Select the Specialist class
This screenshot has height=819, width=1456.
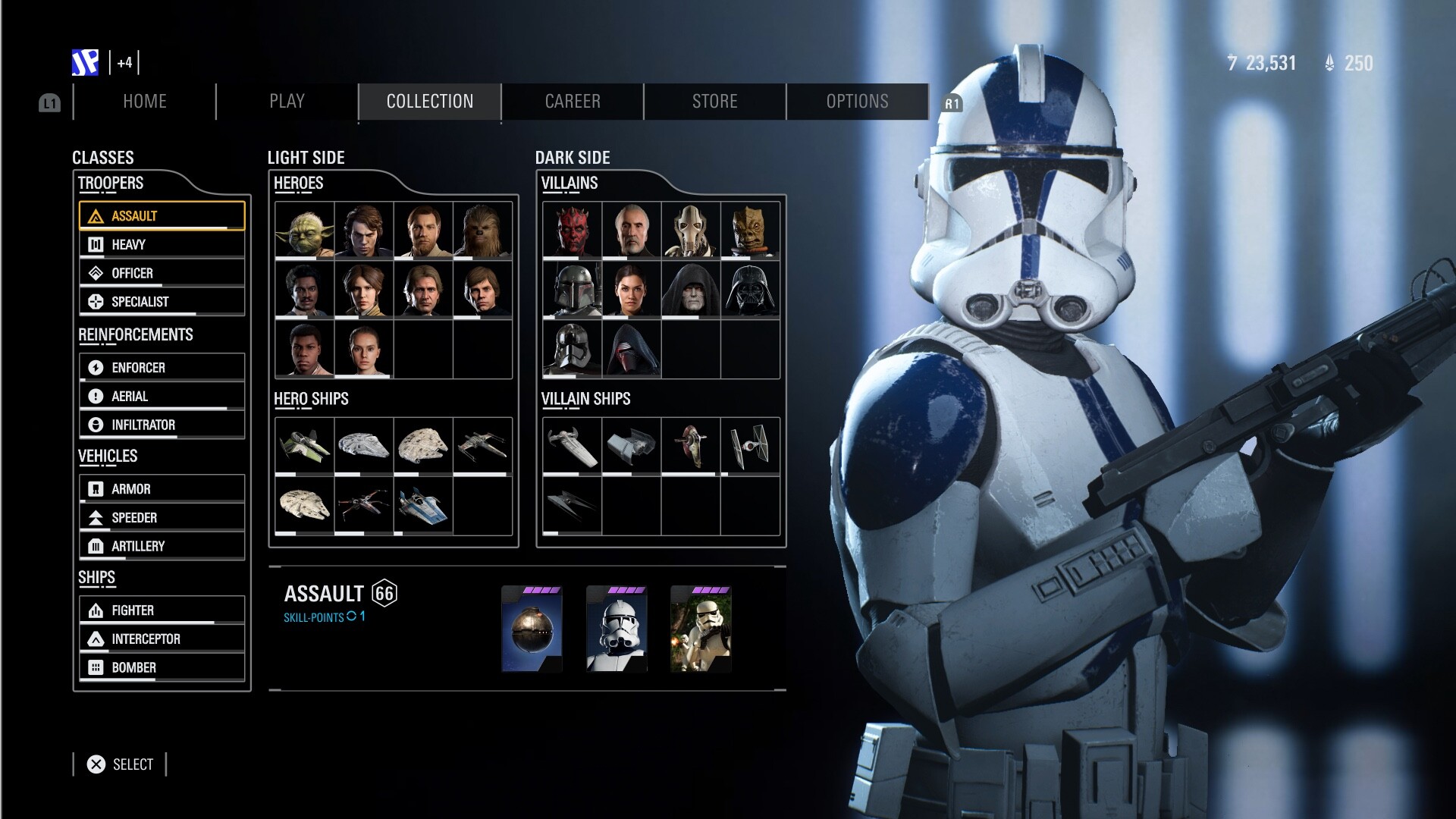(x=162, y=301)
